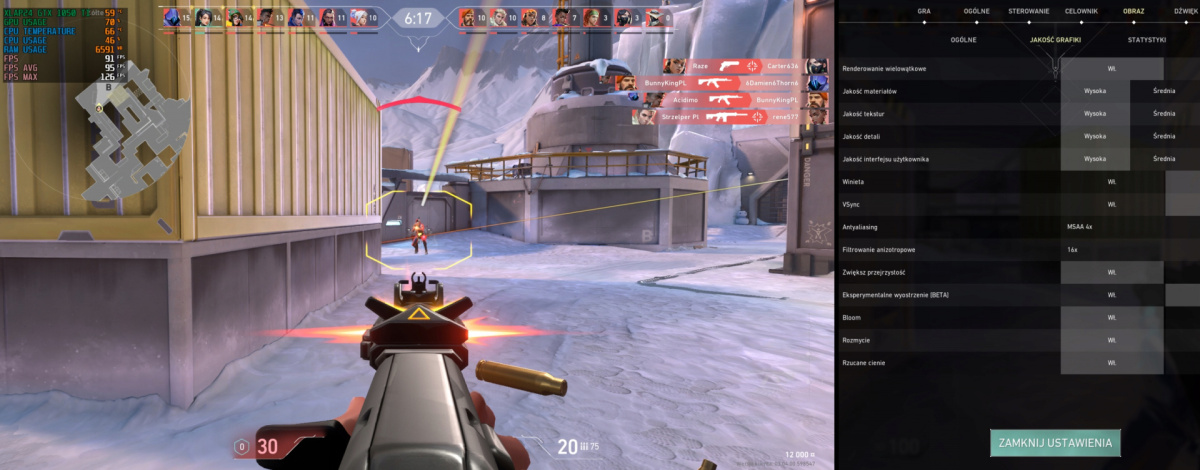Toggle Rzucane cienie Wł. option
Viewport: 1200px width, 470px height.
[x=1112, y=362]
